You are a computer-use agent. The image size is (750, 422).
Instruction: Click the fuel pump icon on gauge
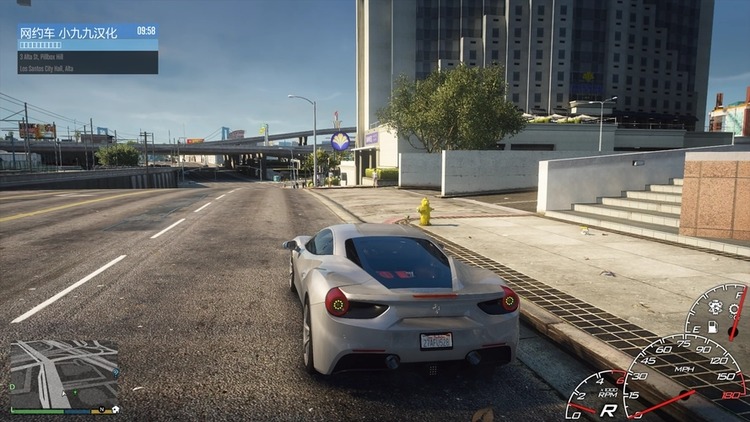coord(713,325)
